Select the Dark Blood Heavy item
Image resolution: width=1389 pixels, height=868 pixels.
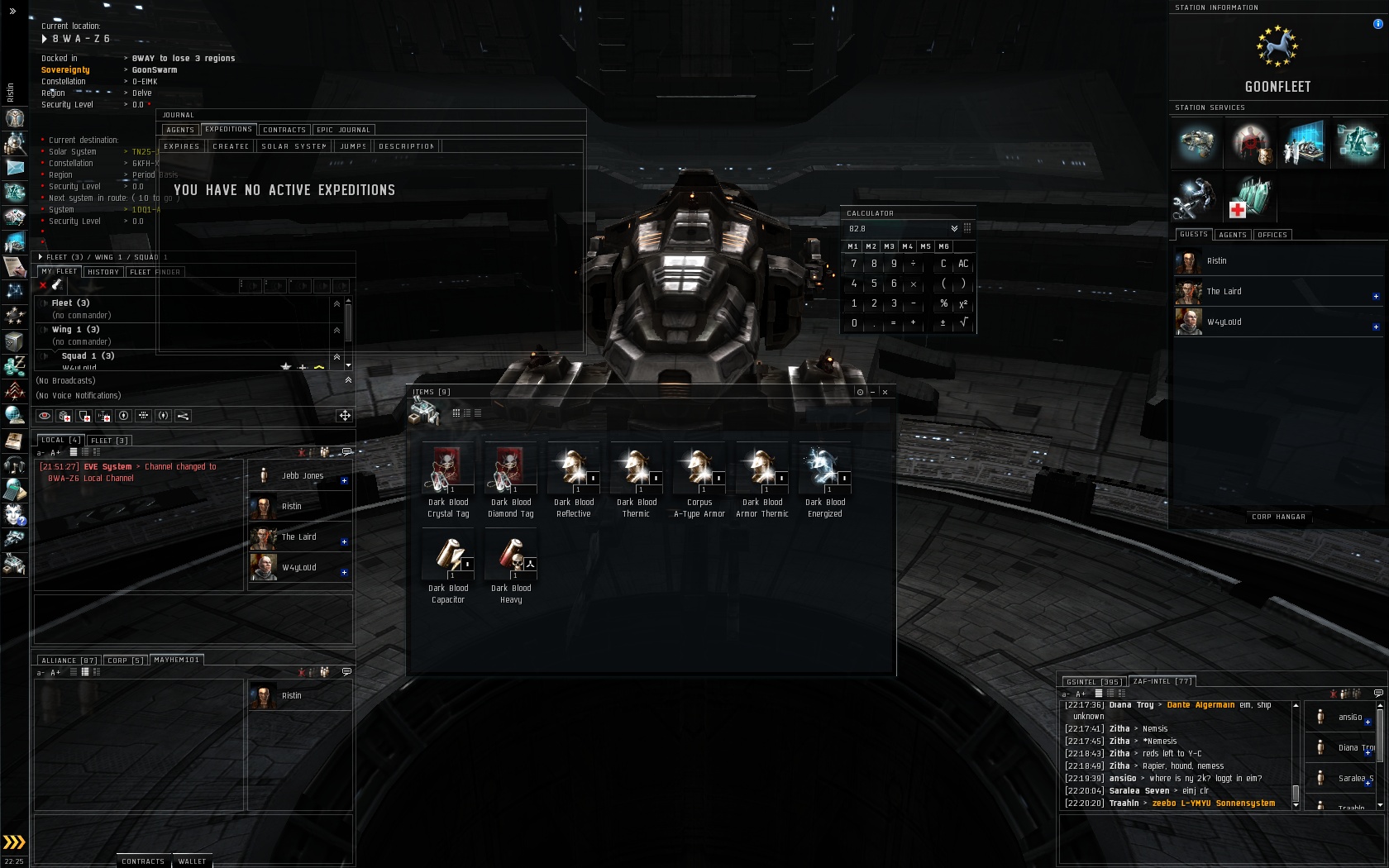510,567
